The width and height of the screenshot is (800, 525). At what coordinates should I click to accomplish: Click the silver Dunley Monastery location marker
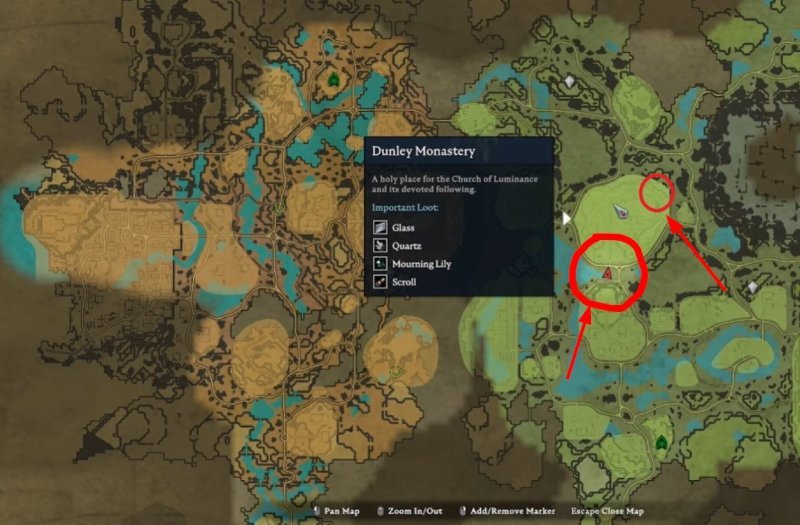(x=624, y=210)
